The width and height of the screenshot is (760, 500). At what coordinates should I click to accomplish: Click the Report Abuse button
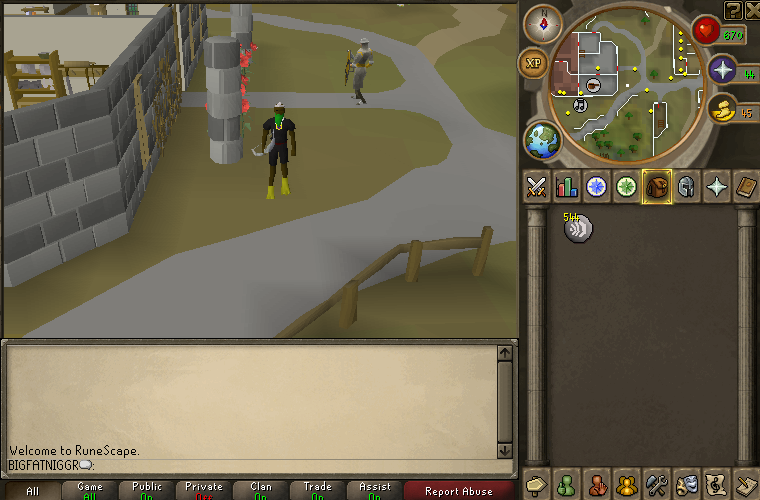[458, 491]
